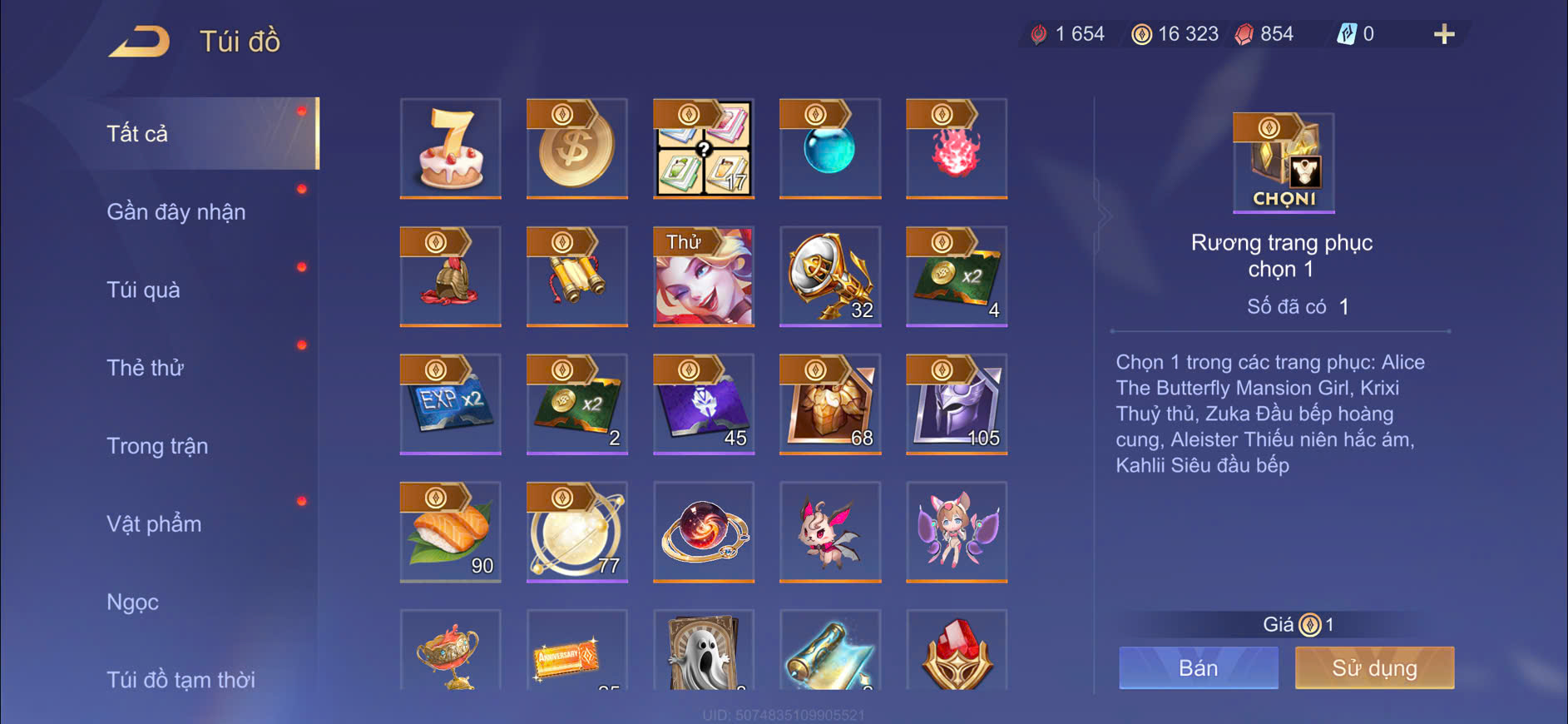The height and width of the screenshot is (724, 1568).
Task: Select the ghost card item
Action: coord(704,651)
